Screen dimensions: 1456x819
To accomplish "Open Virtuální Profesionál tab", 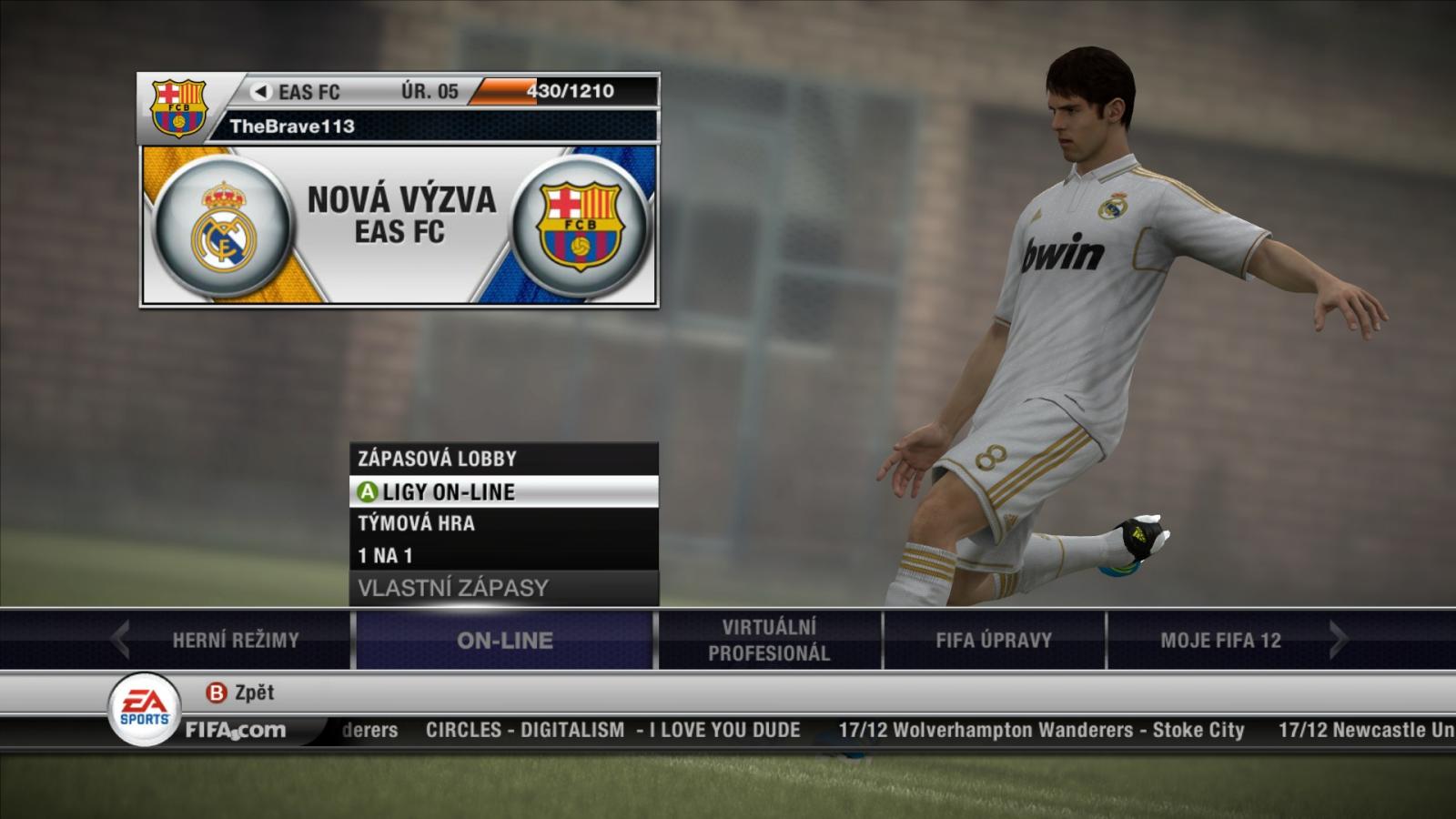I will point(769,640).
